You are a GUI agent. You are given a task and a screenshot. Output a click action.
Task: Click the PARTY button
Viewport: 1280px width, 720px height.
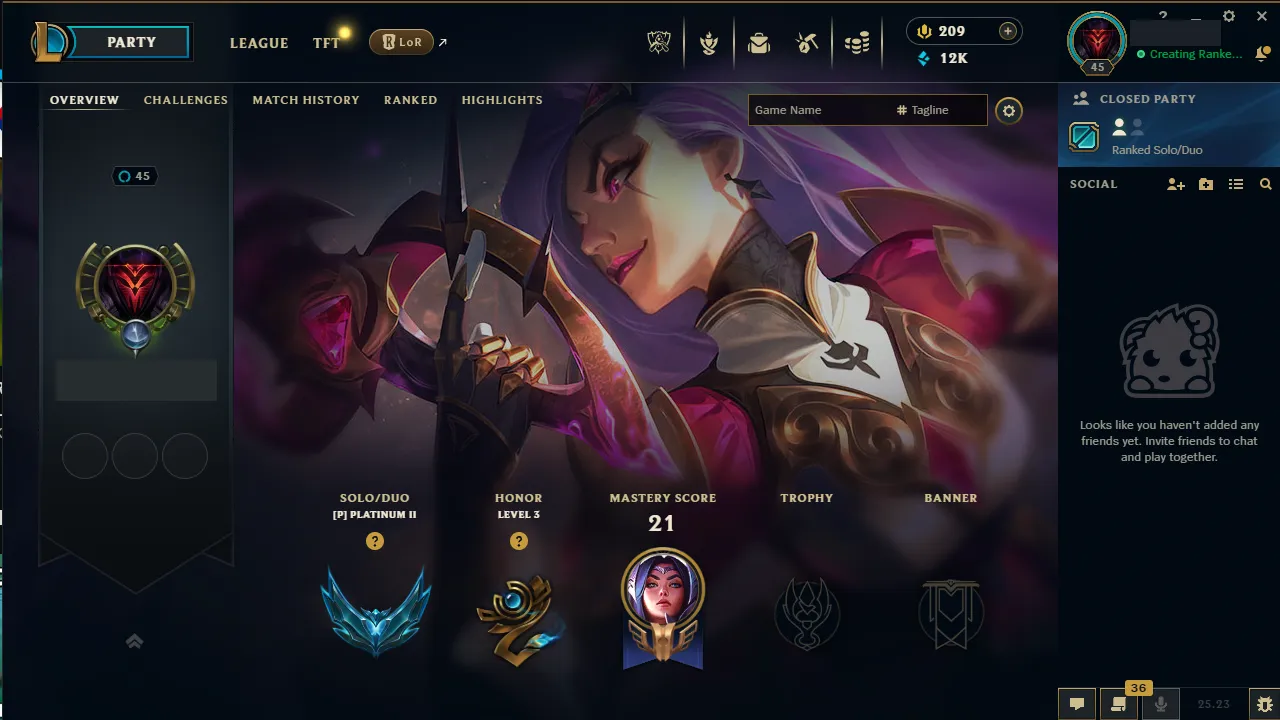130,42
